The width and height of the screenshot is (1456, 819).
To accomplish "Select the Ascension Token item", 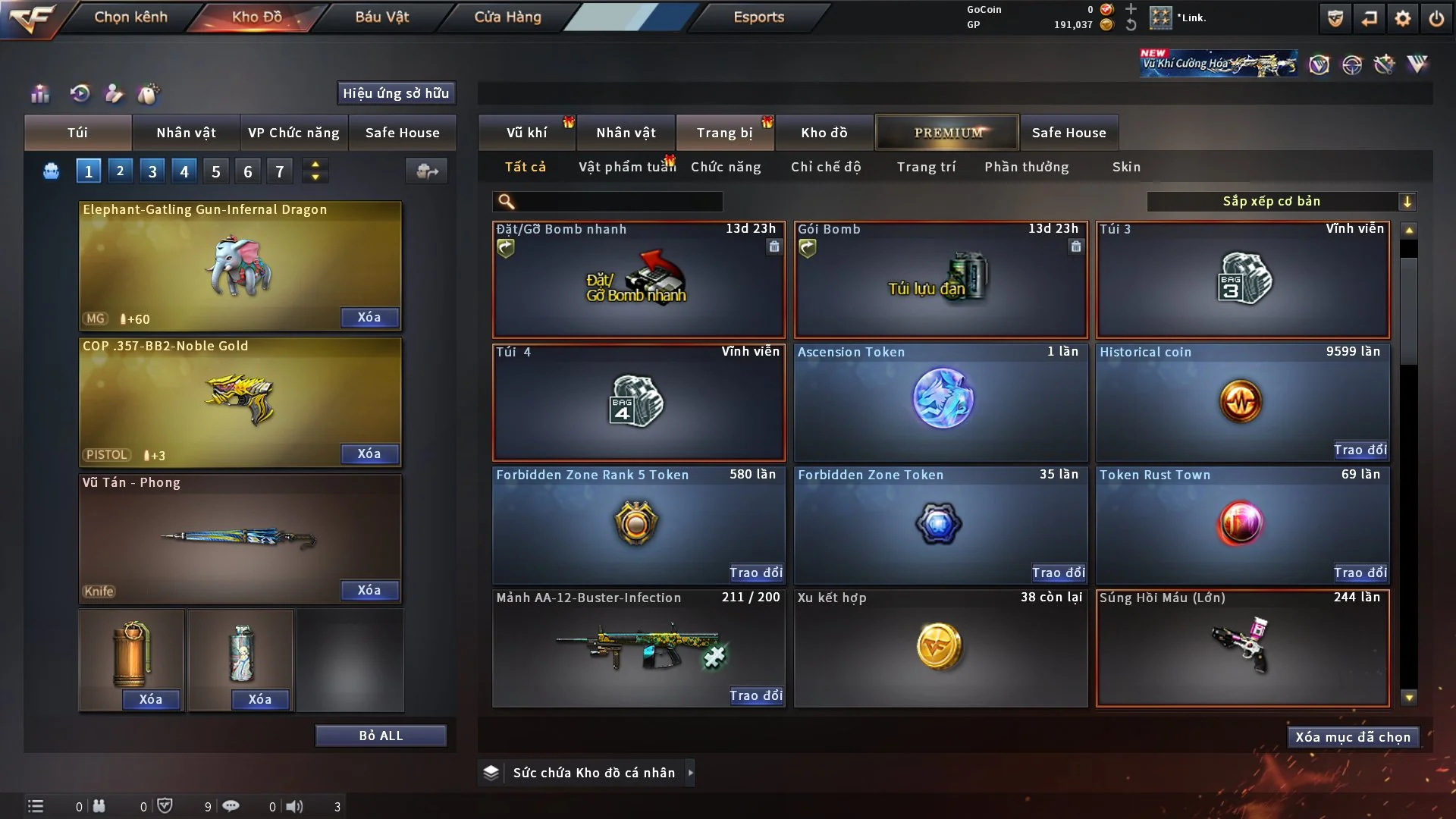I will tap(940, 402).
